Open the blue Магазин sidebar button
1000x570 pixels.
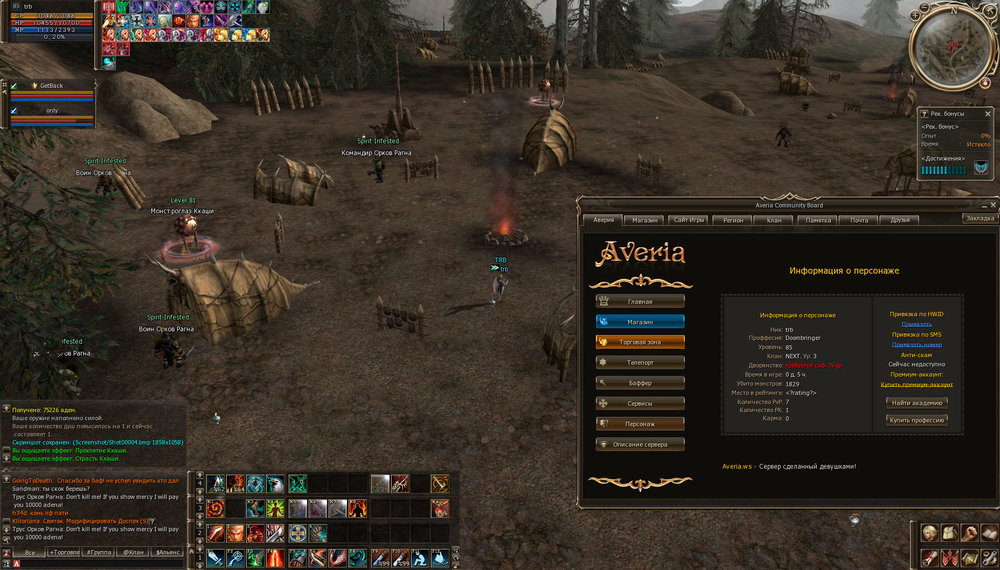tap(641, 321)
